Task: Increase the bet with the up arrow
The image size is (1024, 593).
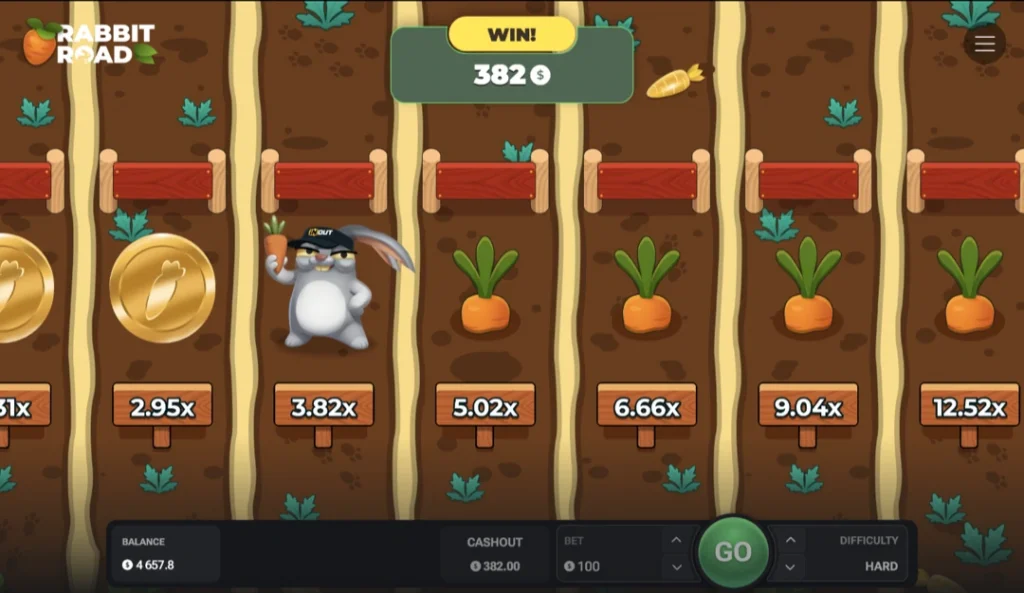Action: (x=677, y=540)
